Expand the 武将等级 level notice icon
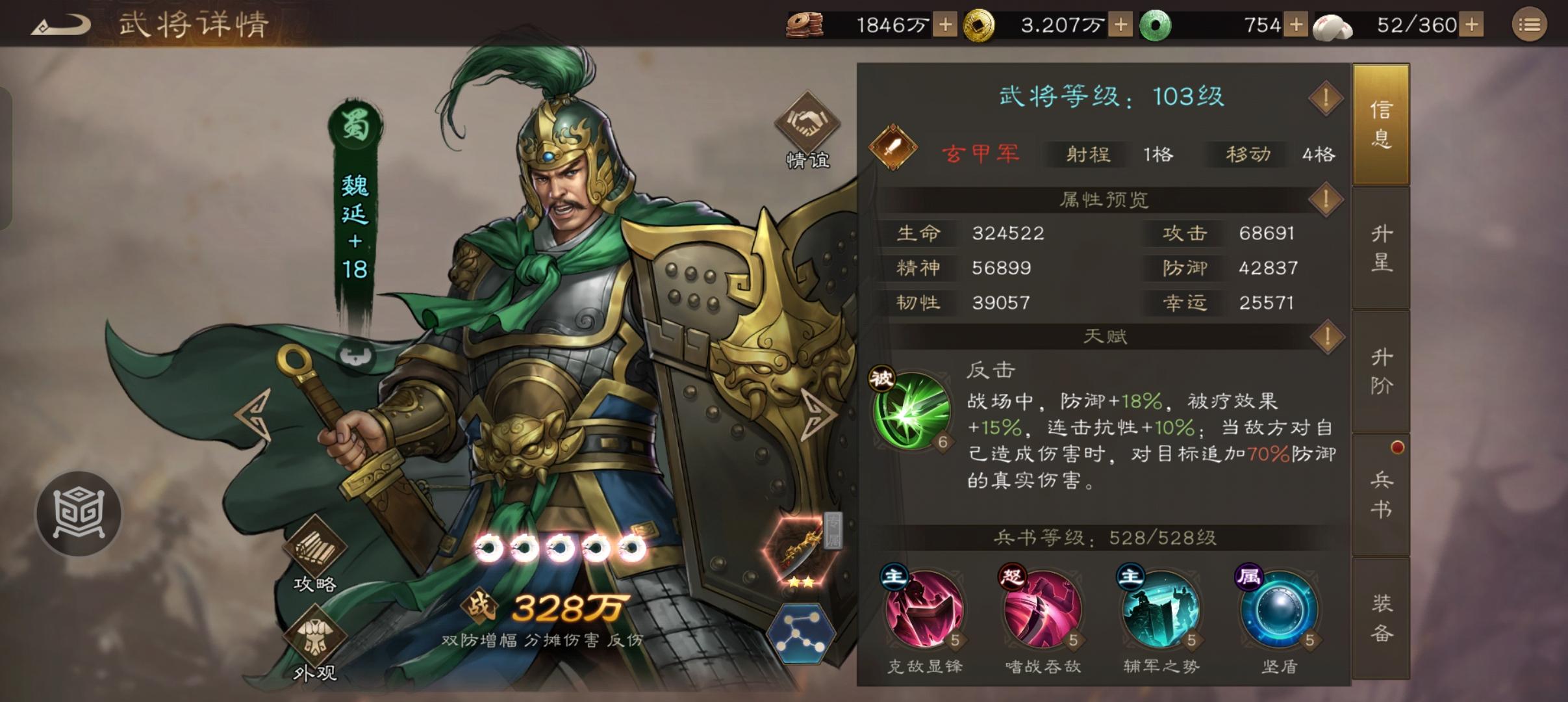The image size is (1568, 702). tap(1327, 99)
